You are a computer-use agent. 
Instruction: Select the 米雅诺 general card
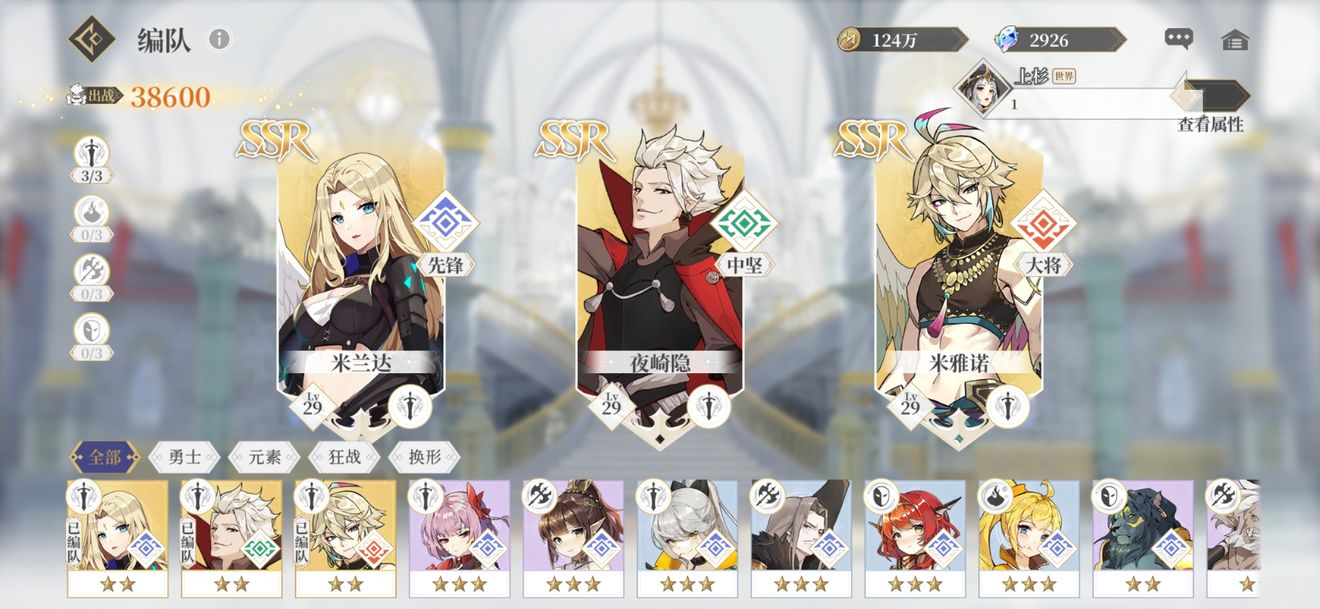click(958, 270)
